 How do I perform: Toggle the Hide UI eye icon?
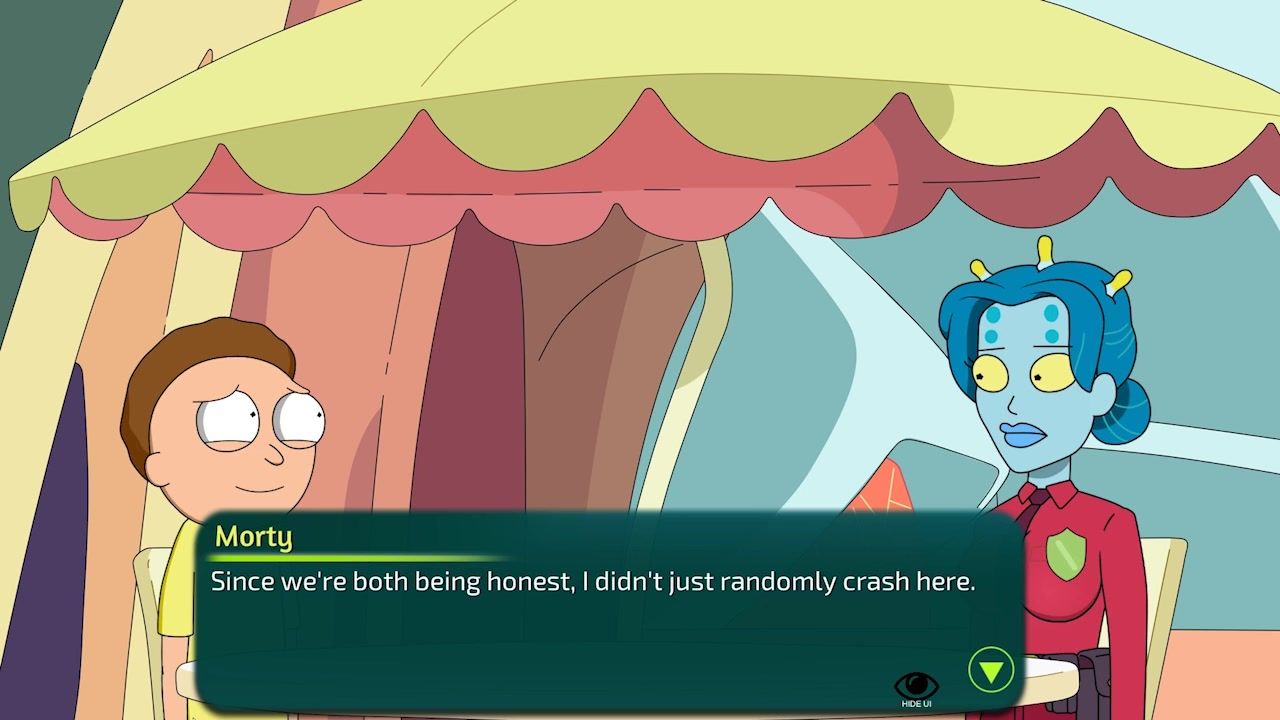[916, 687]
